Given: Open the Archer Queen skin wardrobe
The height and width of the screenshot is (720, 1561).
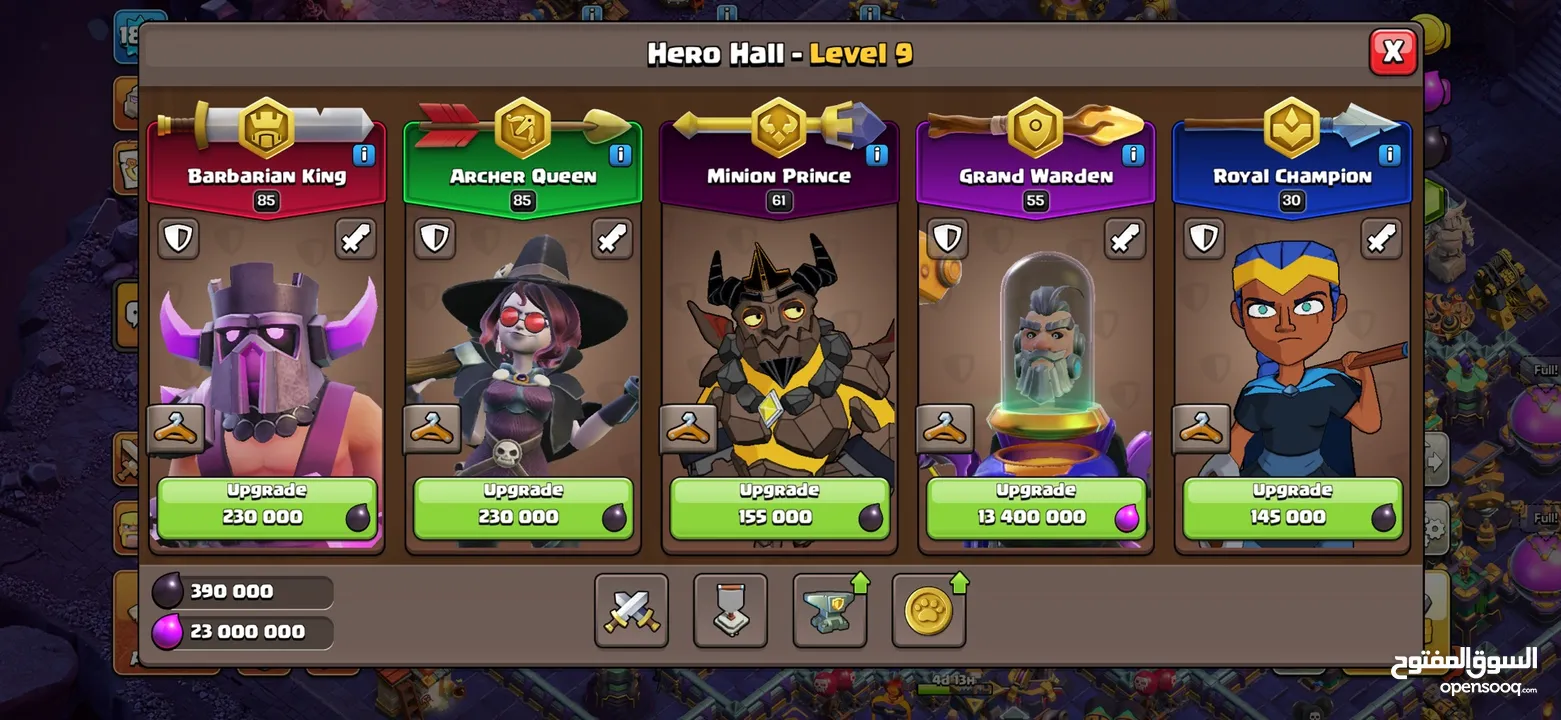Looking at the screenshot, I should point(433,429).
